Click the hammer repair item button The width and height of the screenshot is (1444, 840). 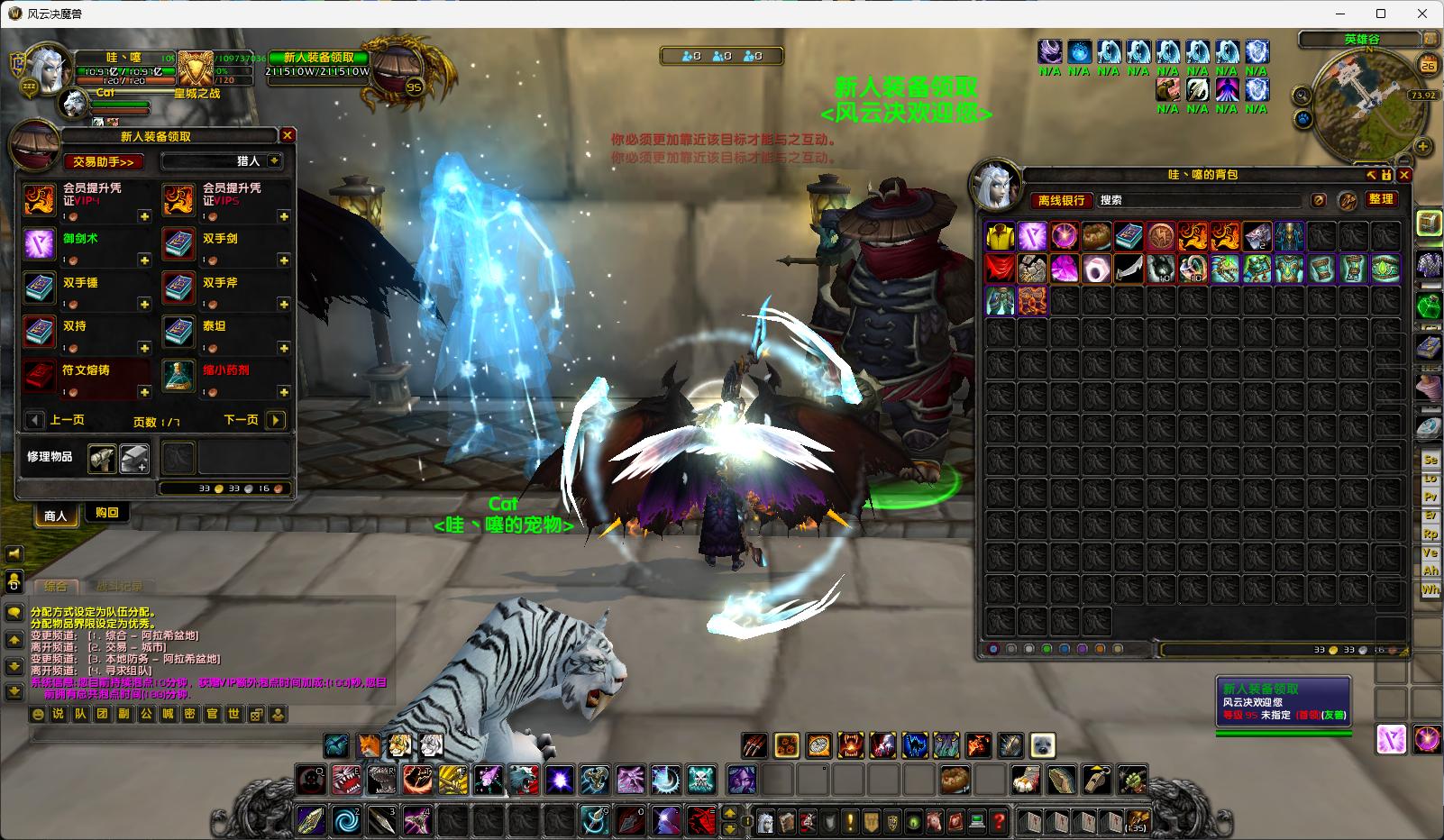pos(102,458)
